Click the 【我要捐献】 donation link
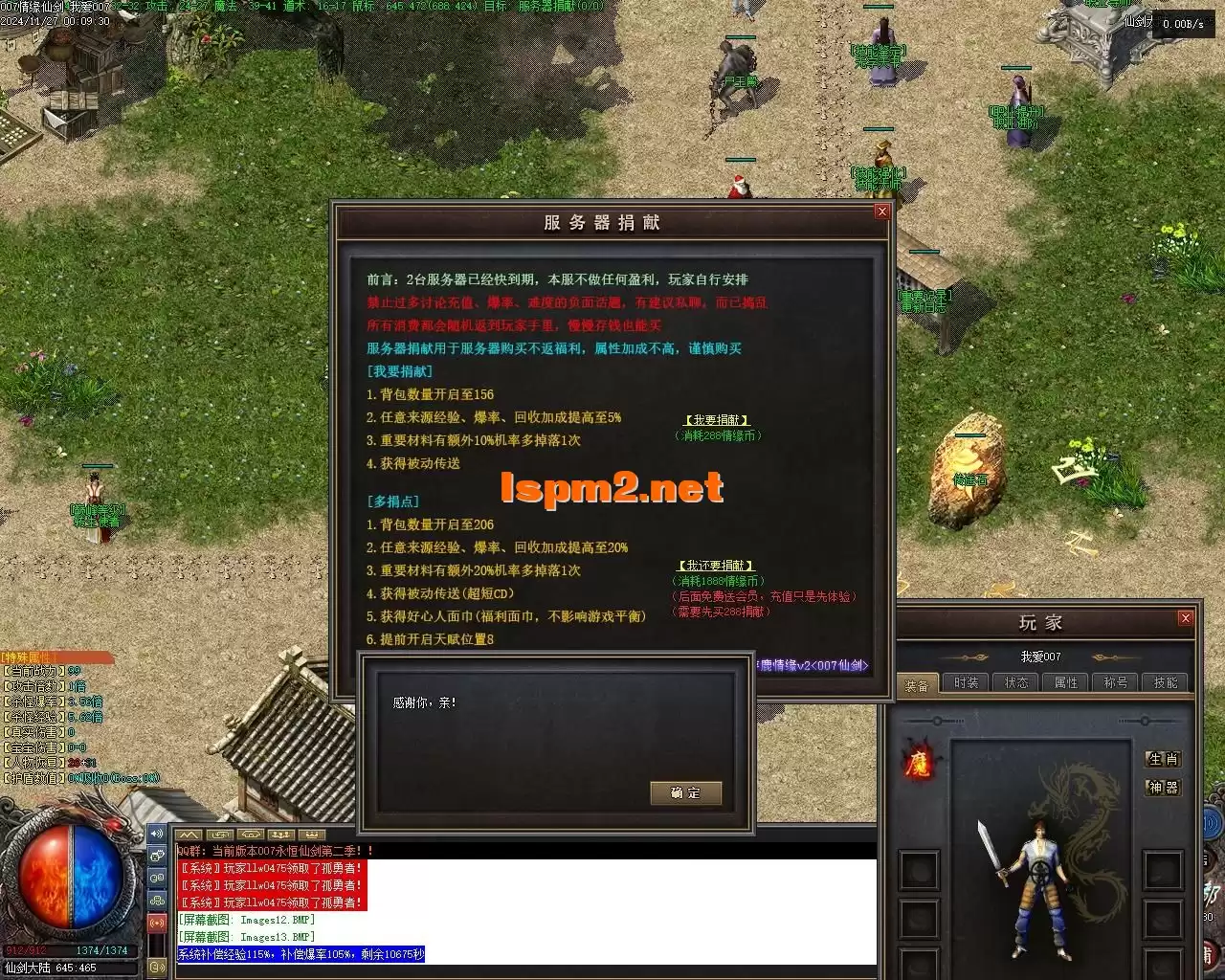Image resolution: width=1225 pixels, height=980 pixels. (718, 419)
